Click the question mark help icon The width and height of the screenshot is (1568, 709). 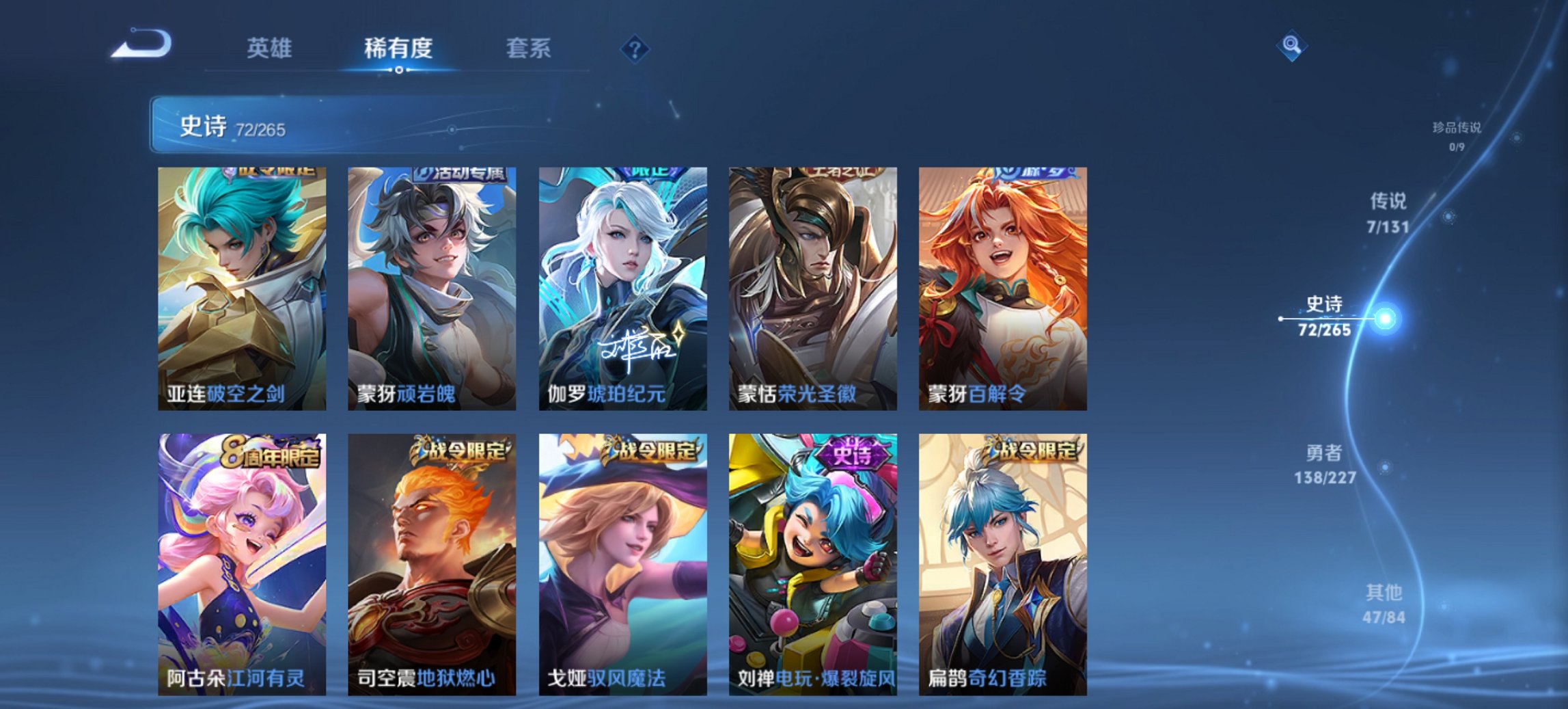(x=634, y=48)
